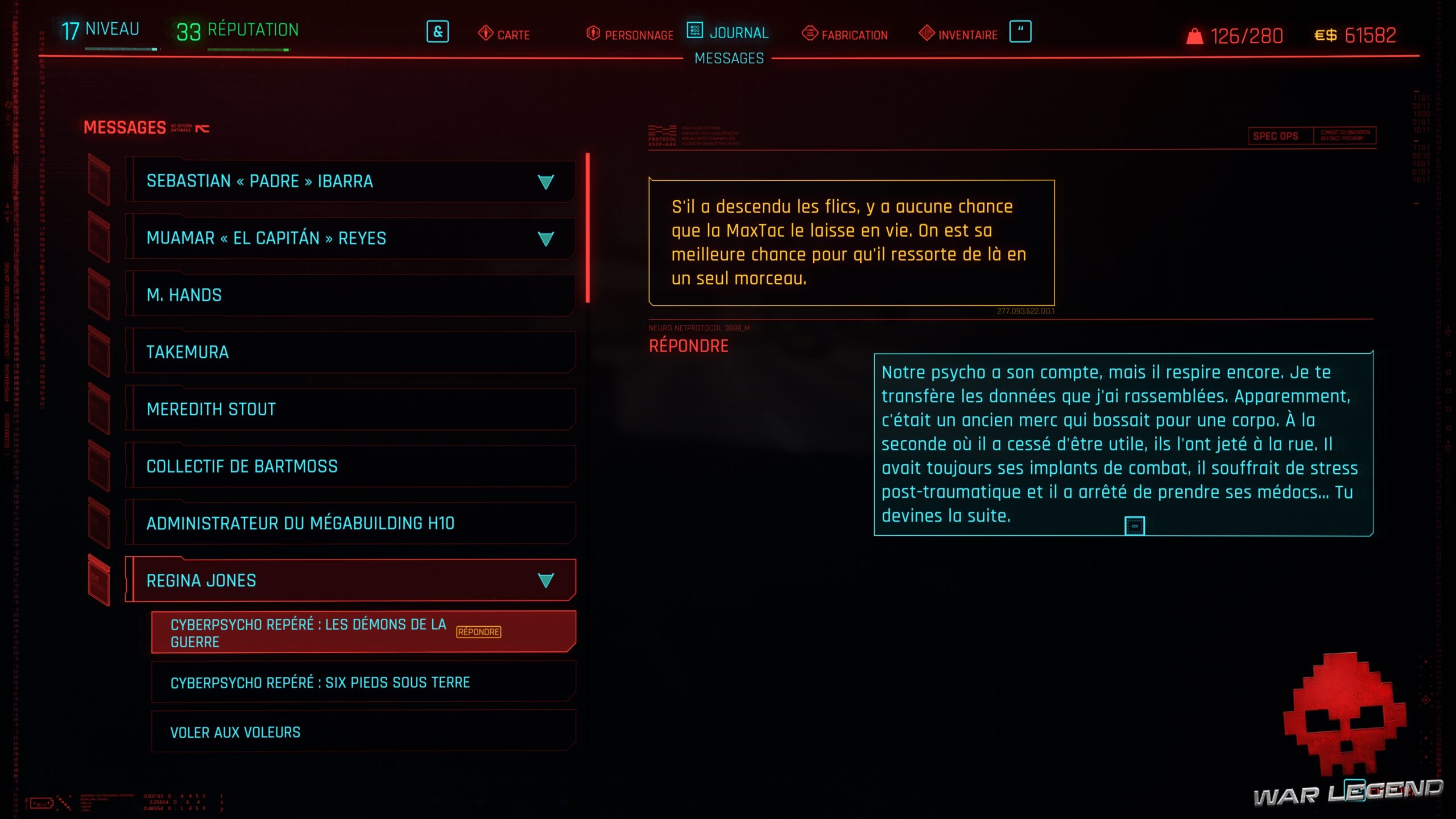Image resolution: width=1456 pixels, height=819 pixels.
Task: Click the red weight capacity icon
Action: (x=1196, y=35)
